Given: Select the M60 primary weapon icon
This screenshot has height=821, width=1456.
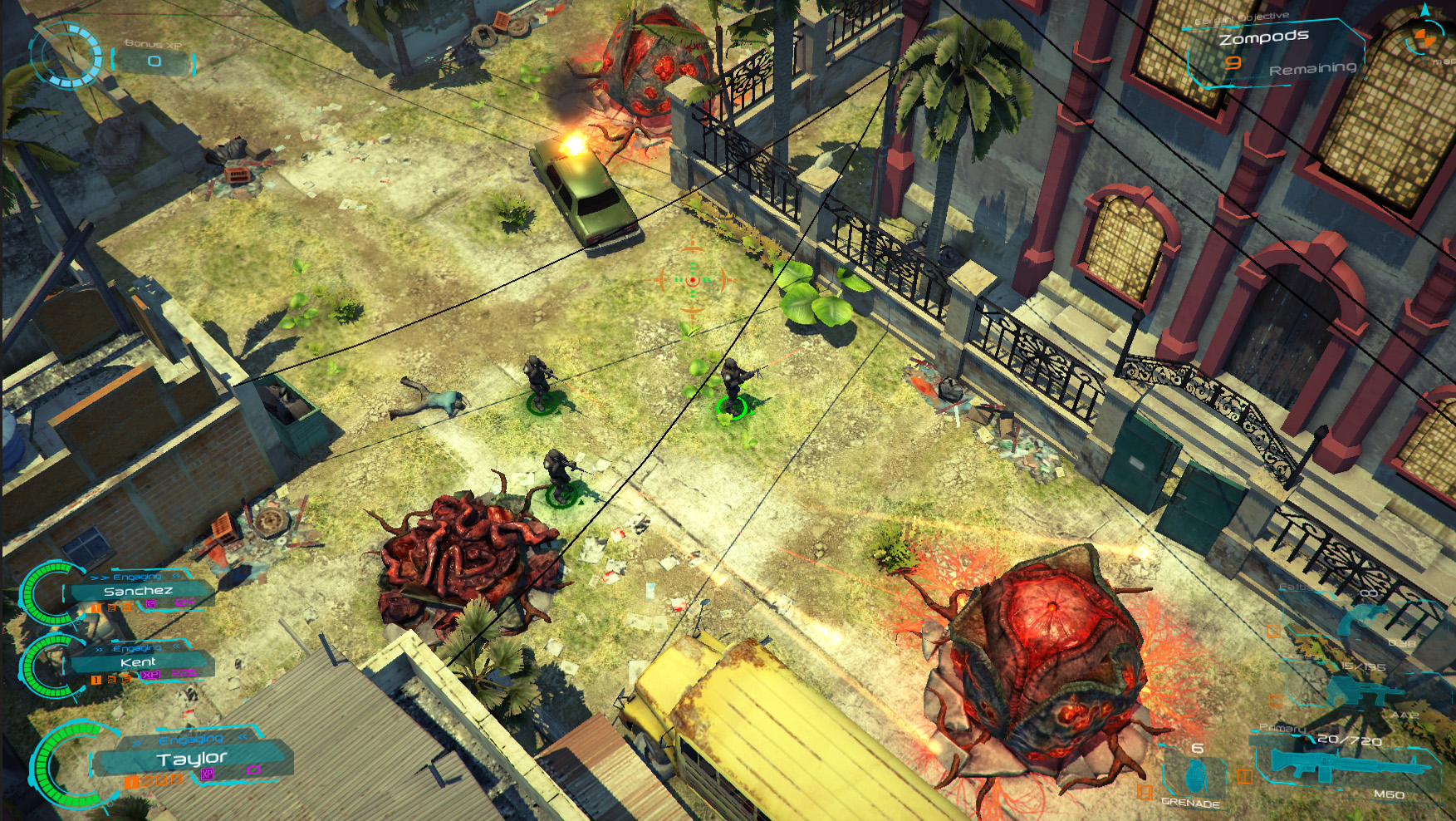Looking at the screenshot, I should tap(1346, 766).
